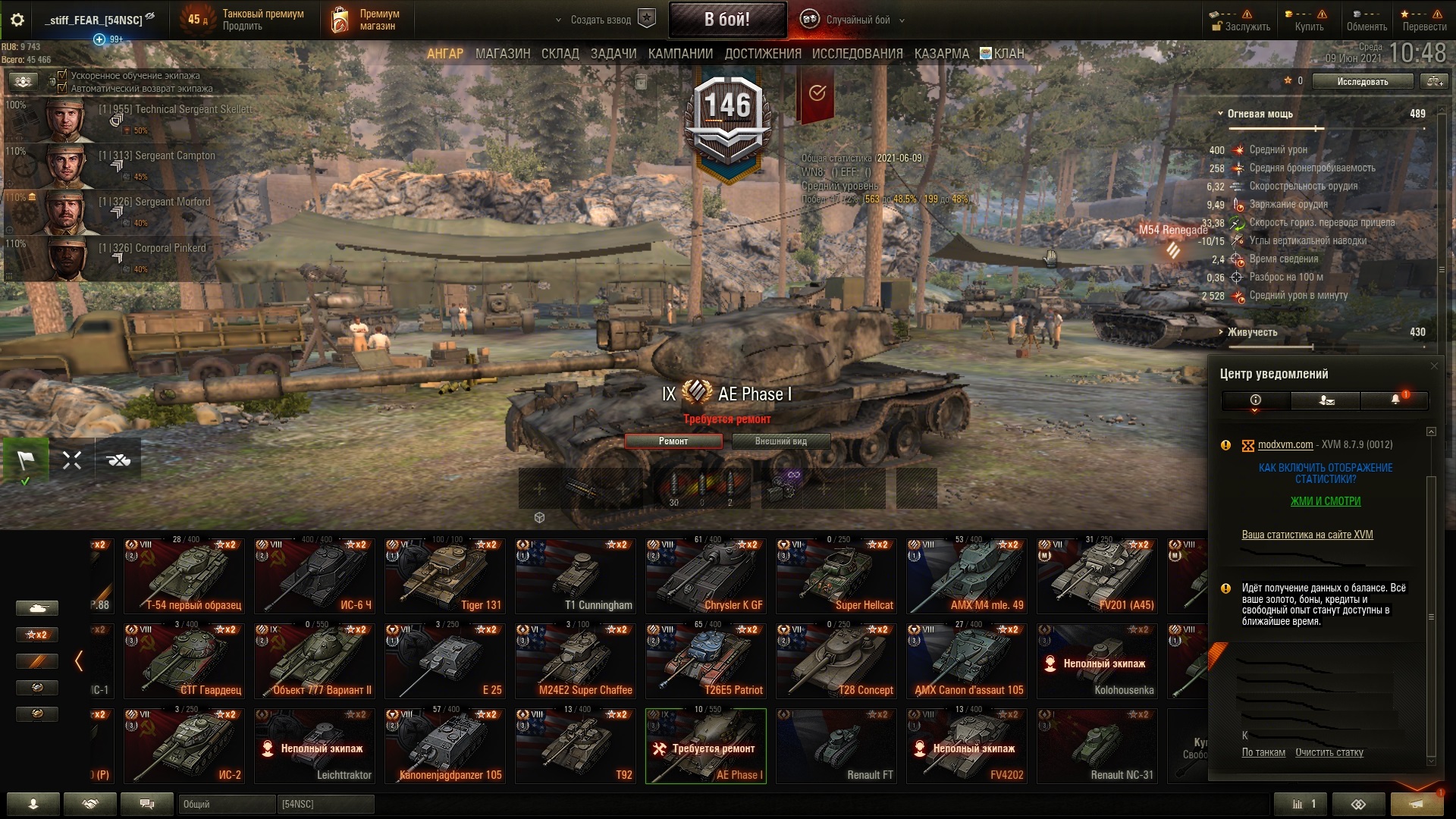1456x819 pixels.
Task: Open Внешний вид (exterior) customization
Action: (x=780, y=441)
